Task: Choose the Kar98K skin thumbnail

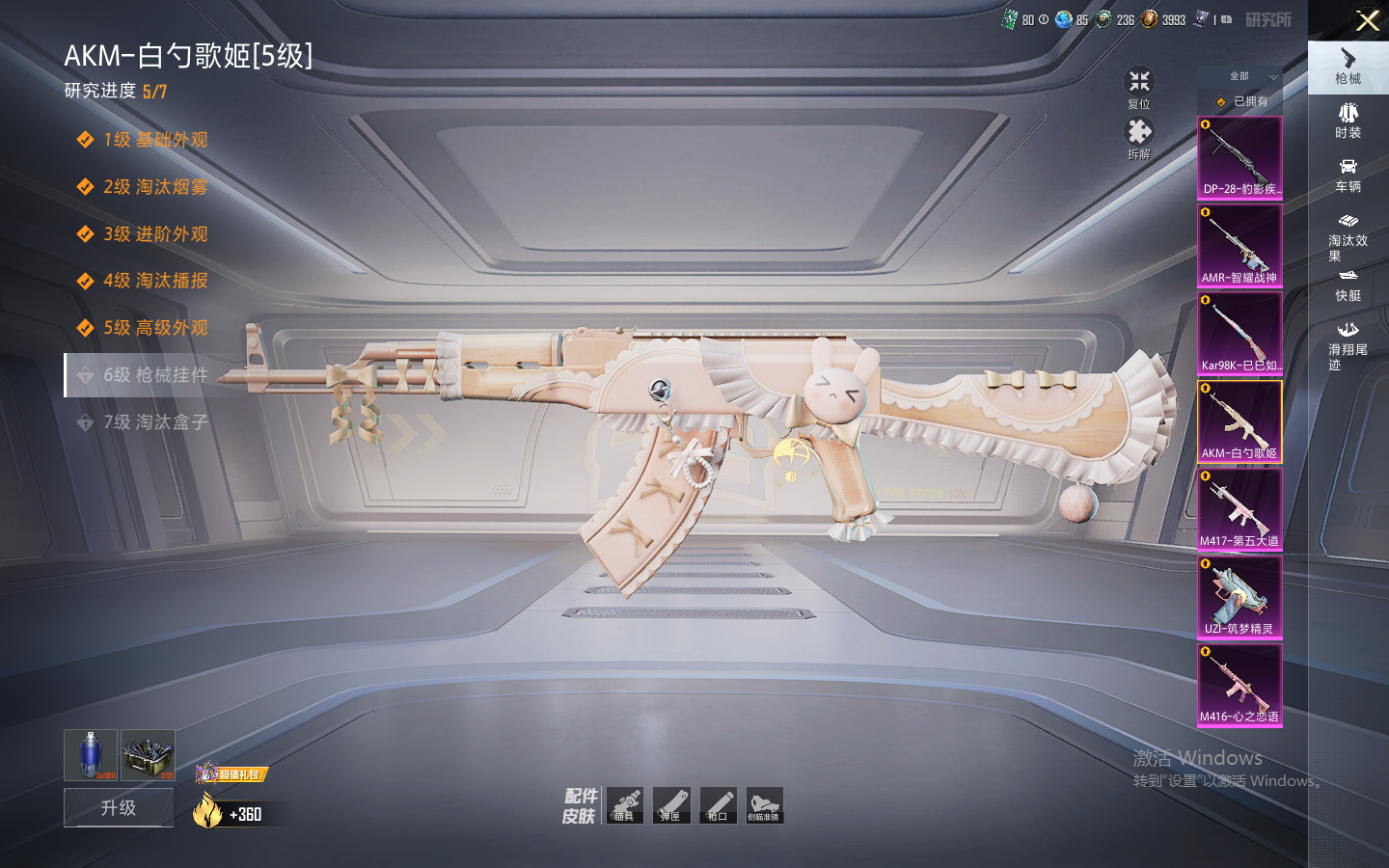Action: point(1239,333)
